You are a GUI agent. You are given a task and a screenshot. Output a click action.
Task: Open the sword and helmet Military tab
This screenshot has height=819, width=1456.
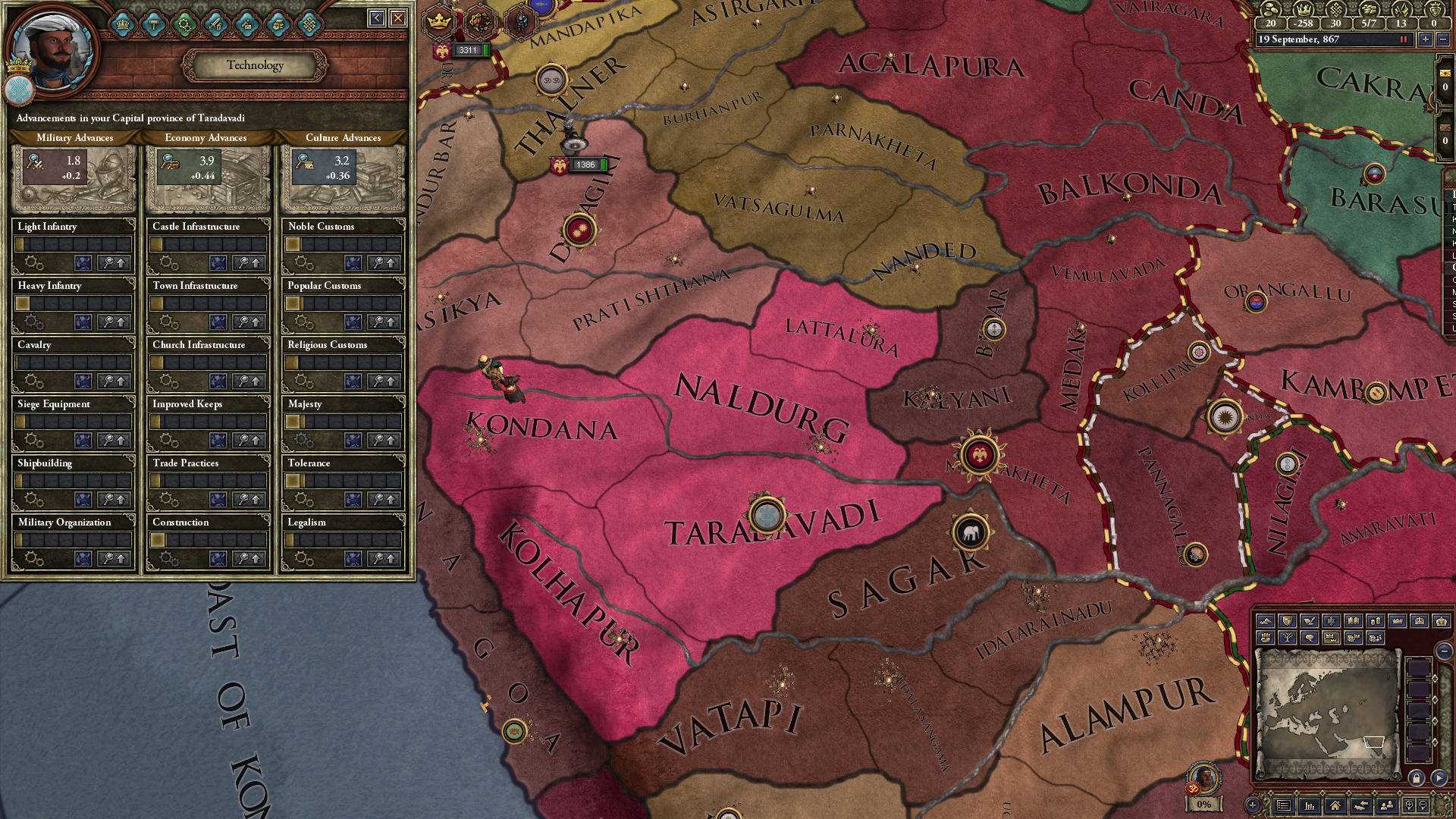coord(216,24)
